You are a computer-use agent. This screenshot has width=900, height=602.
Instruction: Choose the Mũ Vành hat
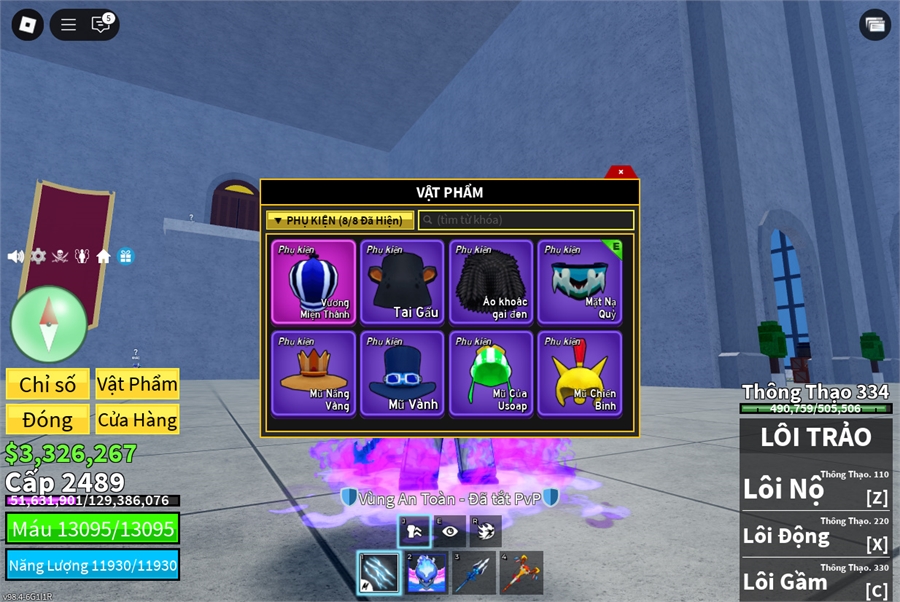click(x=402, y=373)
